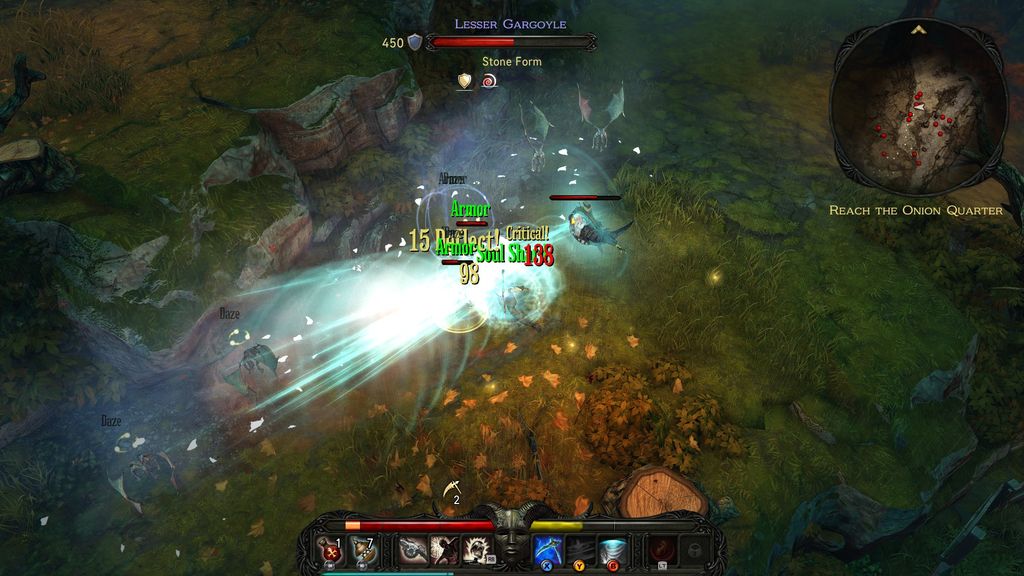Image resolution: width=1024 pixels, height=576 pixels.
Task: Activate the cannon weapon skill icon
Action: coord(411,549)
